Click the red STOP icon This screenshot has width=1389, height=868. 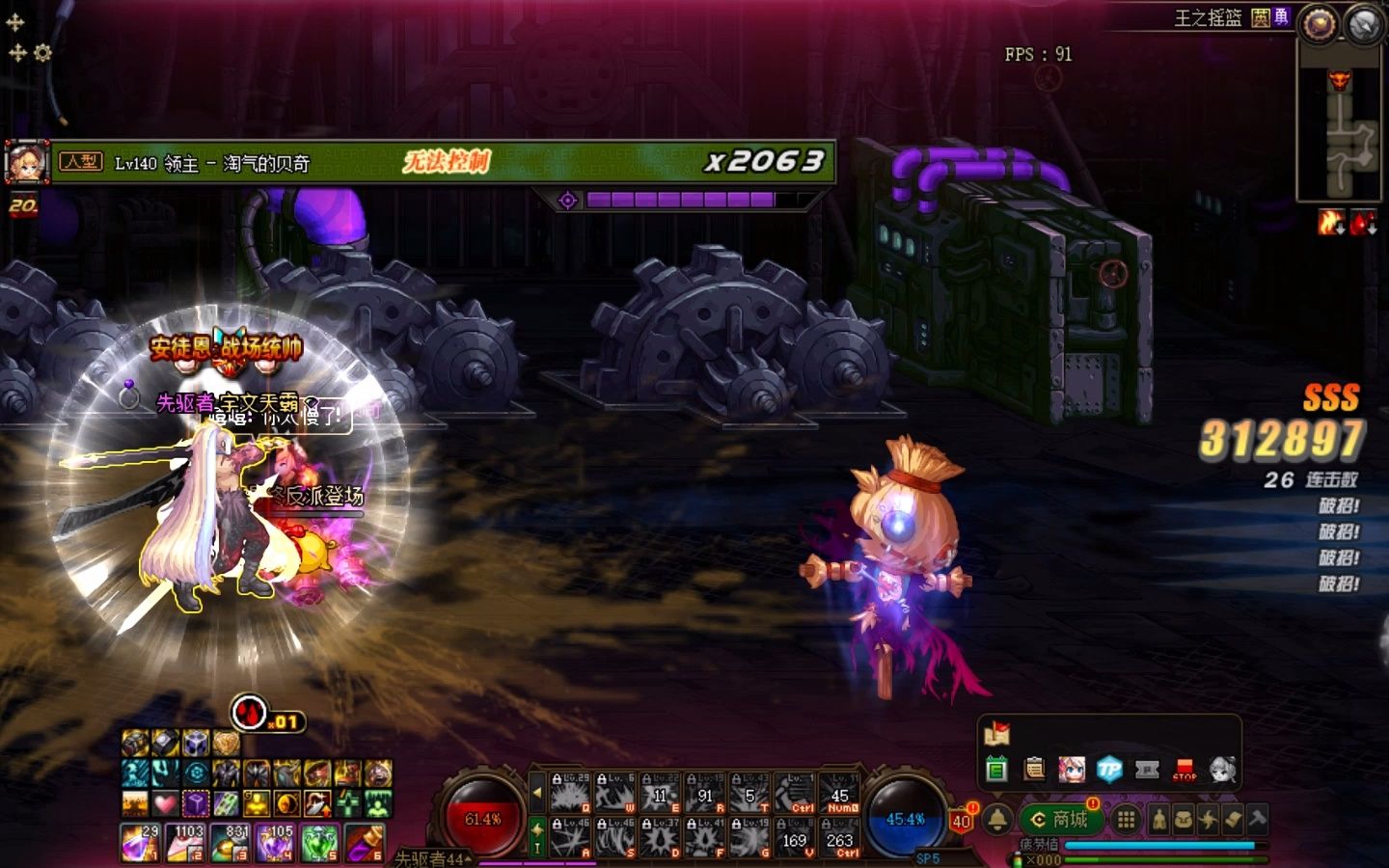tap(1185, 770)
